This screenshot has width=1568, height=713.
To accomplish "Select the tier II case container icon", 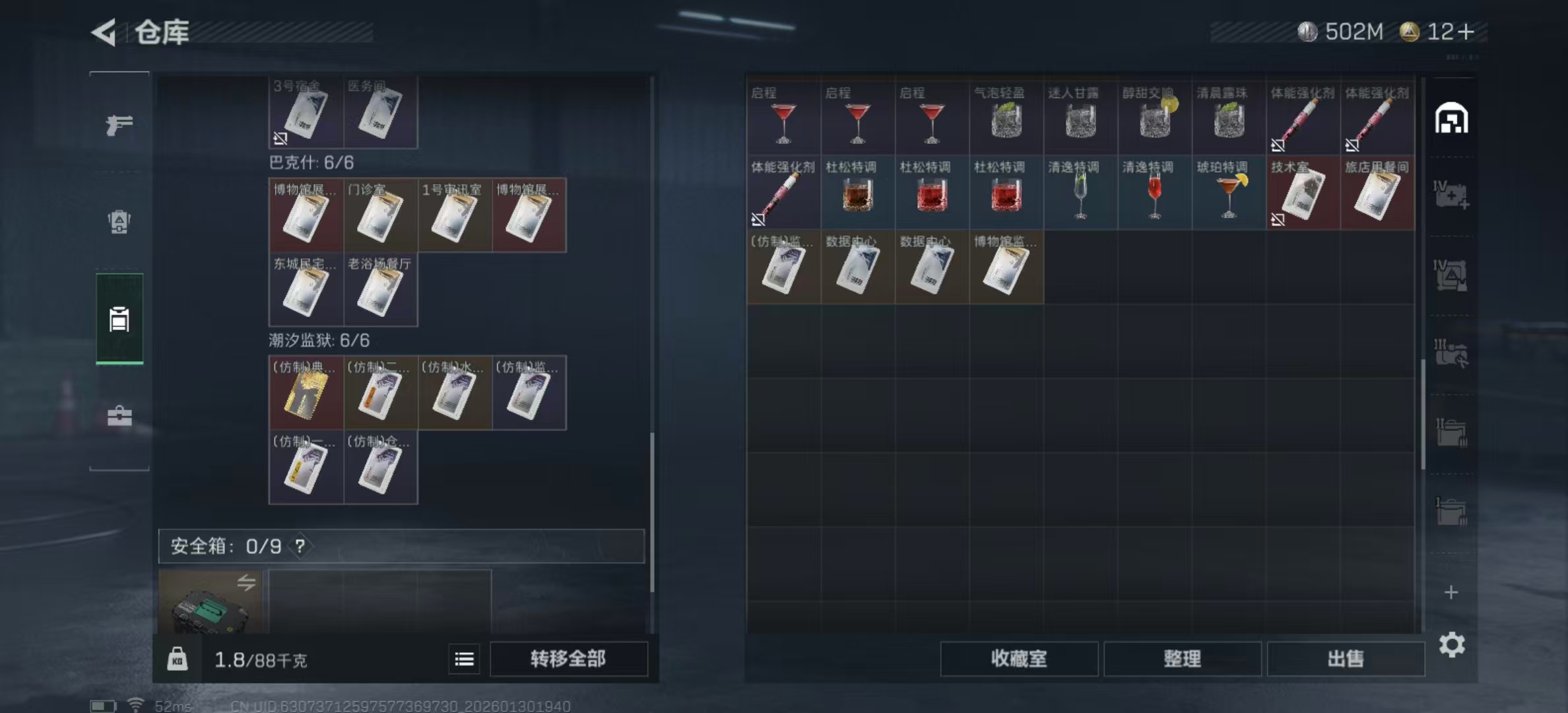I will (1451, 432).
